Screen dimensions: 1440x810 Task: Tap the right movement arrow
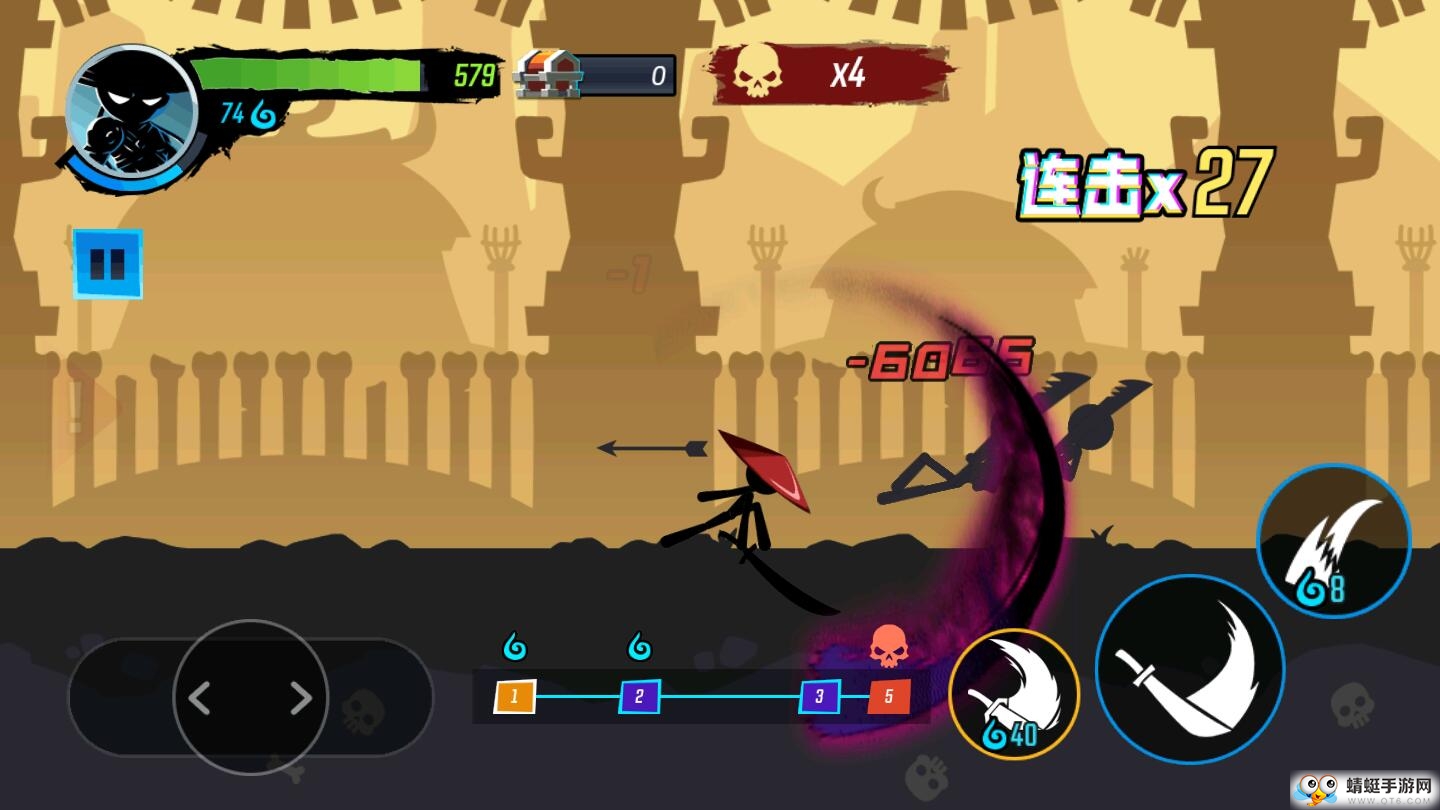point(301,699)
